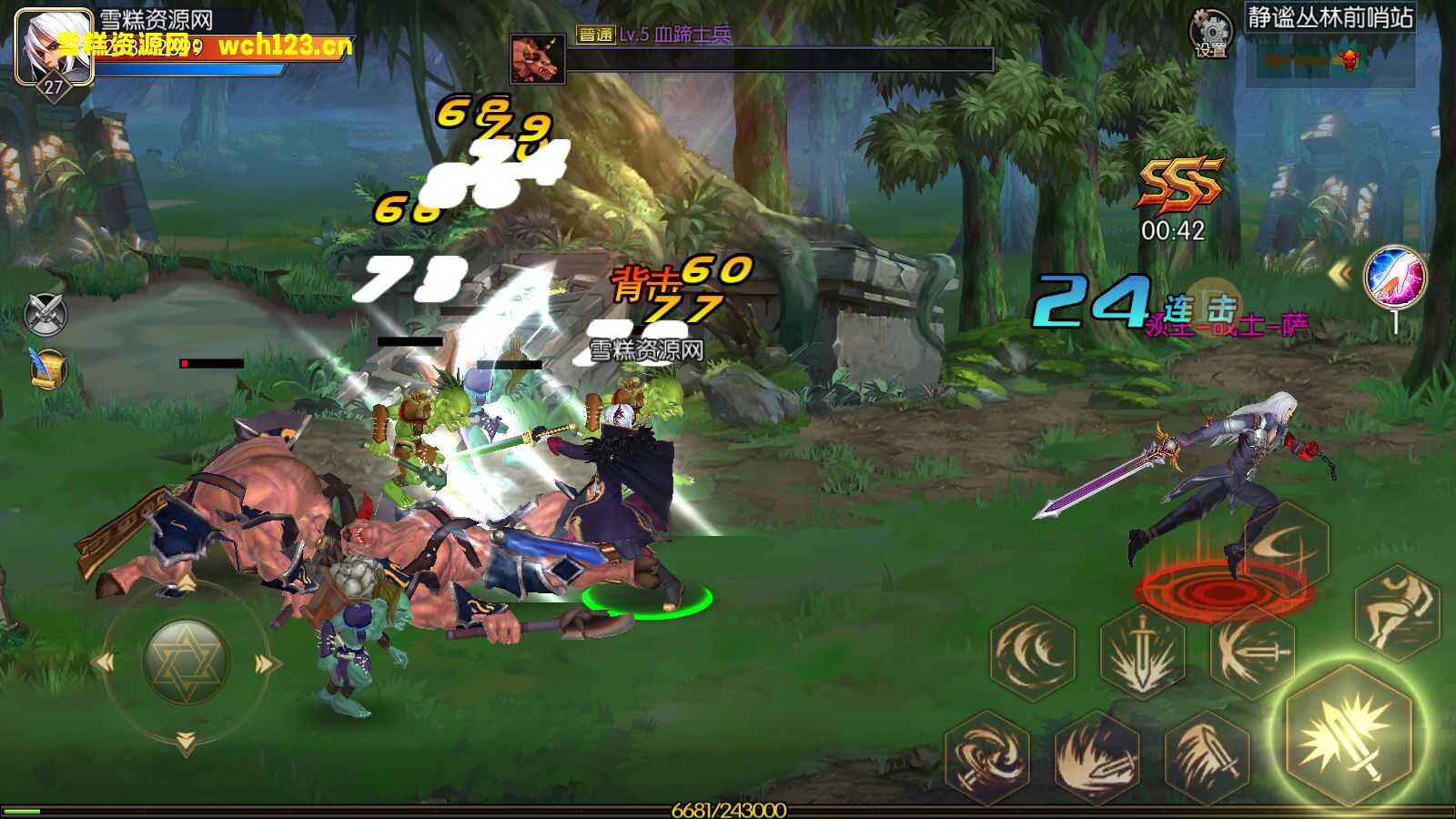Viewport: 1456px width, 819px height.
Task: Use the triple crescent slash skill
Action: coord(1033,652)
